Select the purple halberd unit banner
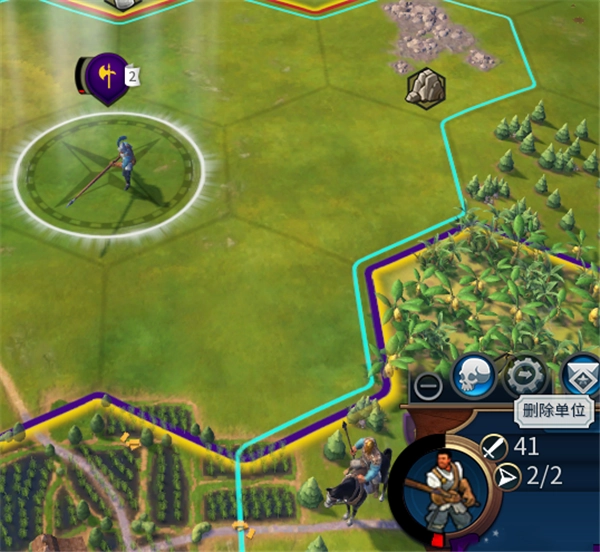 [x=105, y=75]
